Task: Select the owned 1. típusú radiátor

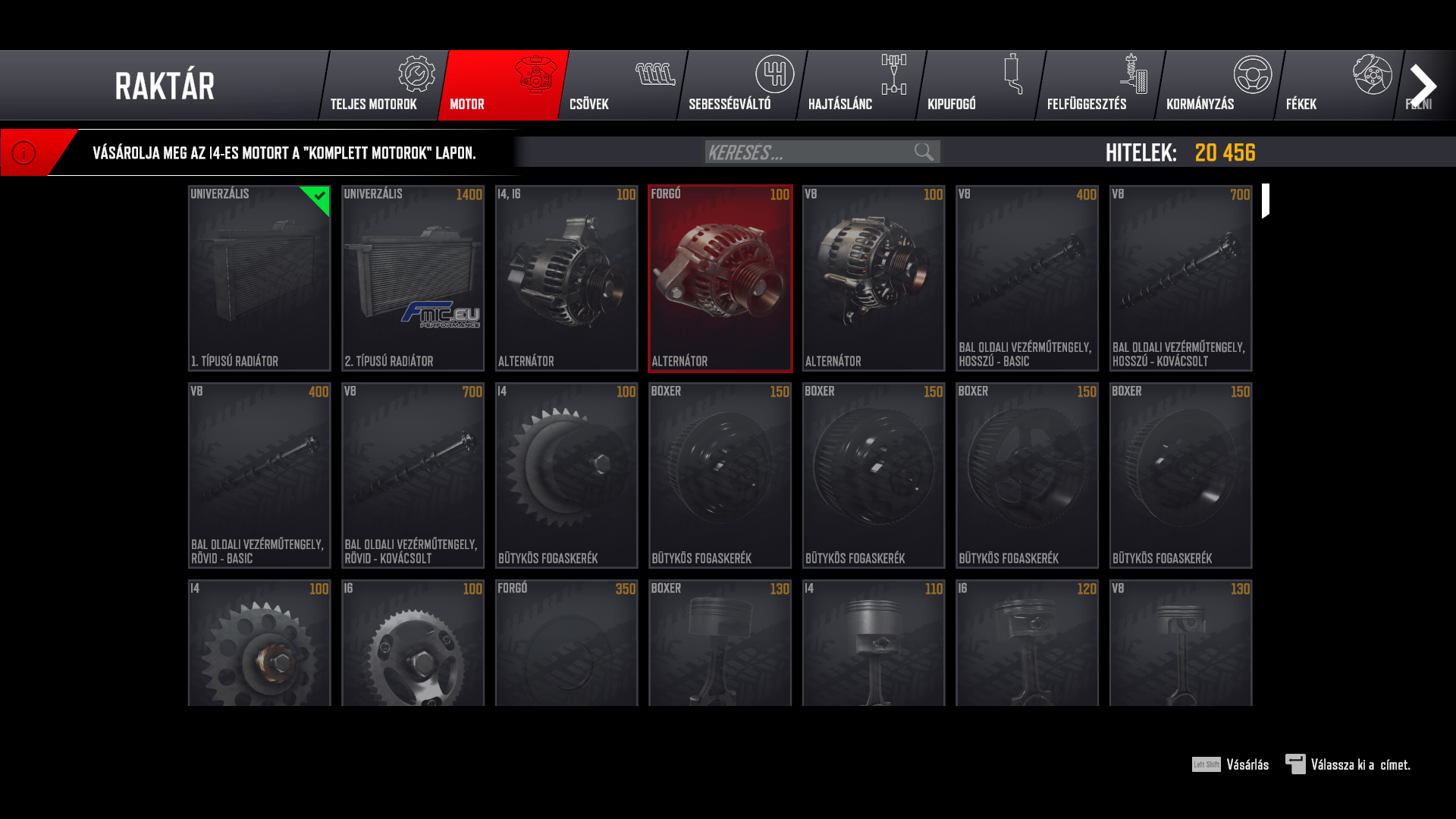Action: (259, 278)
